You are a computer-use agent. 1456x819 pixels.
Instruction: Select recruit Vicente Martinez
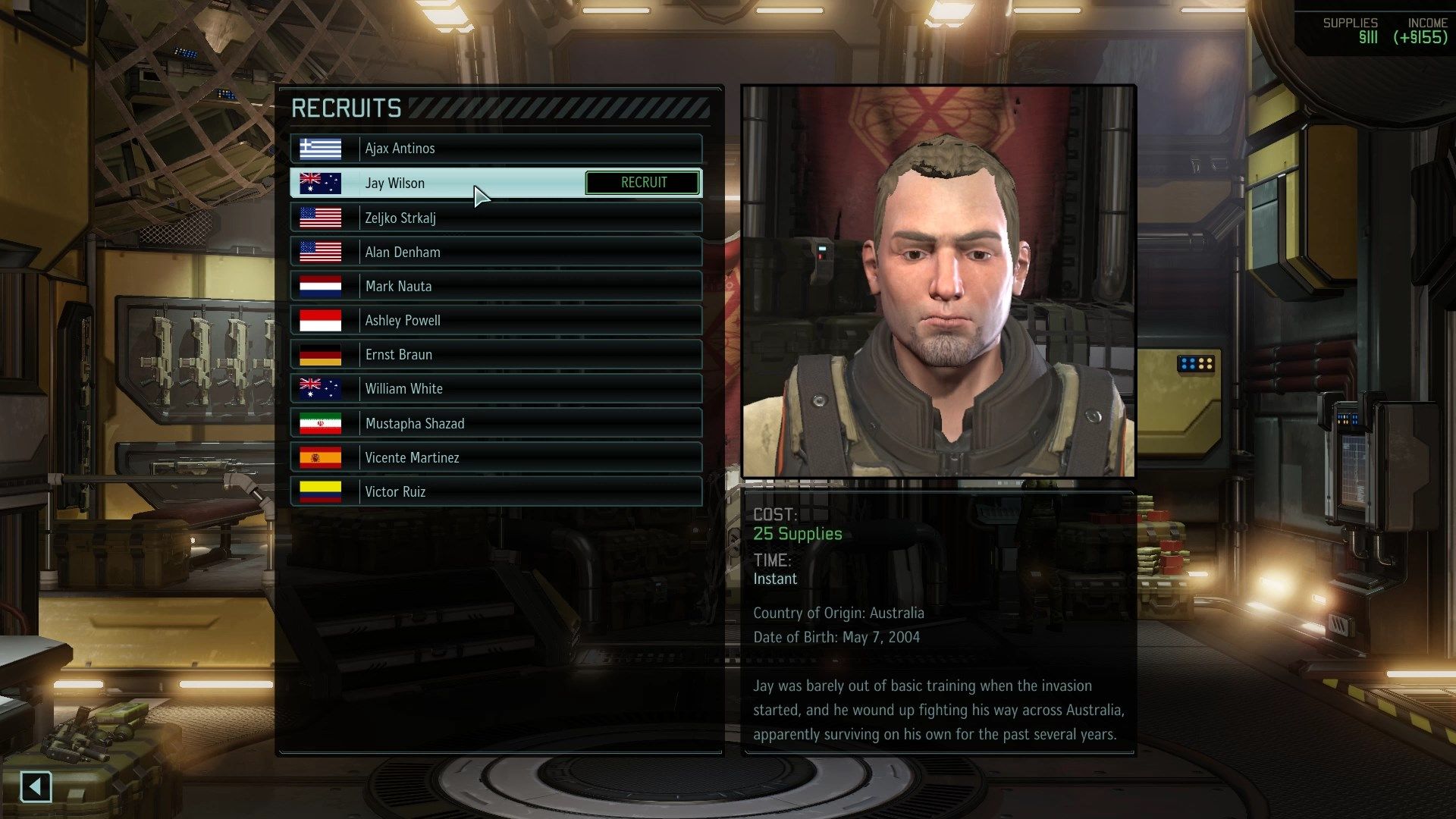[x=496, y=457]
